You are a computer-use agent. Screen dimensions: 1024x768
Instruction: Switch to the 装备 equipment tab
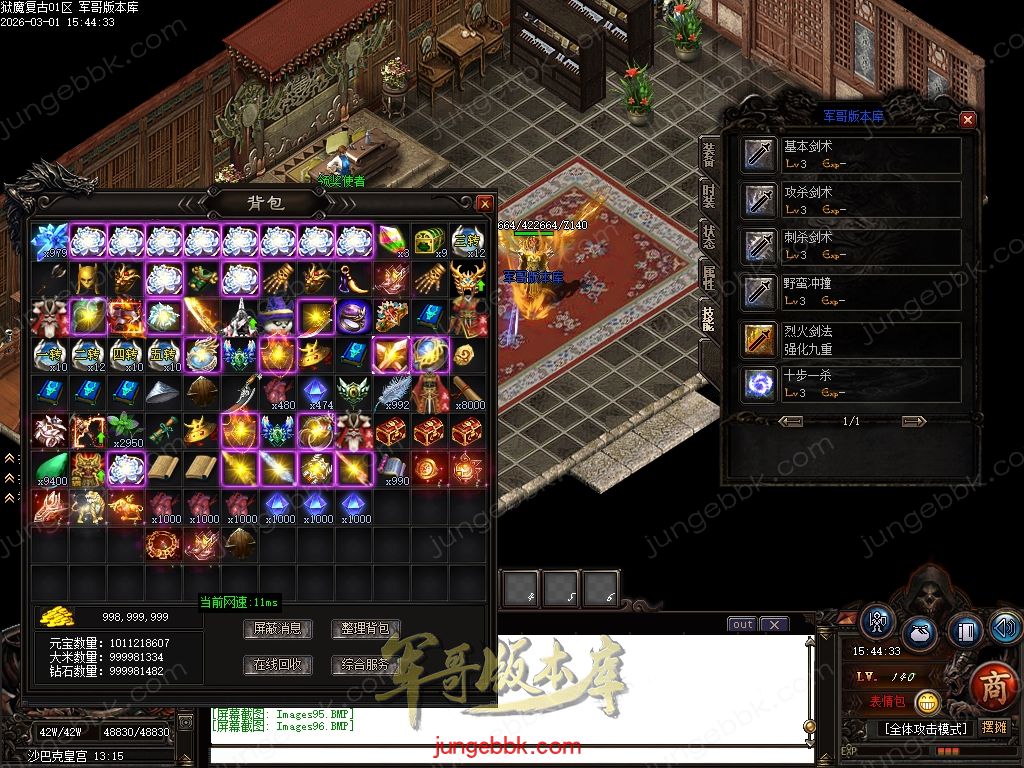pyautogui.click(x=709, y=155)
